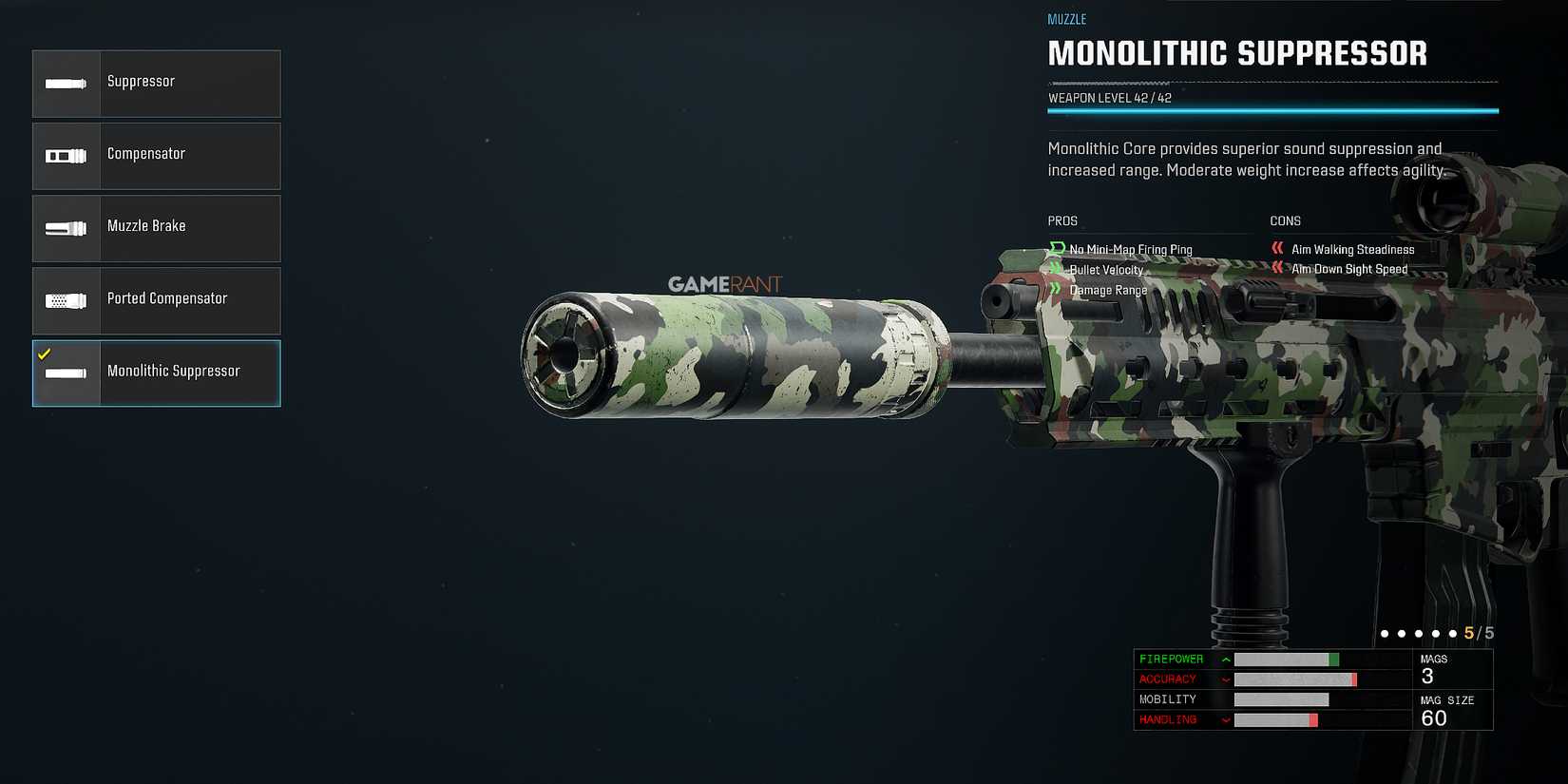
Task: Click the Bullet Velocity pros arrow icon
Action: coord(1056,269)
